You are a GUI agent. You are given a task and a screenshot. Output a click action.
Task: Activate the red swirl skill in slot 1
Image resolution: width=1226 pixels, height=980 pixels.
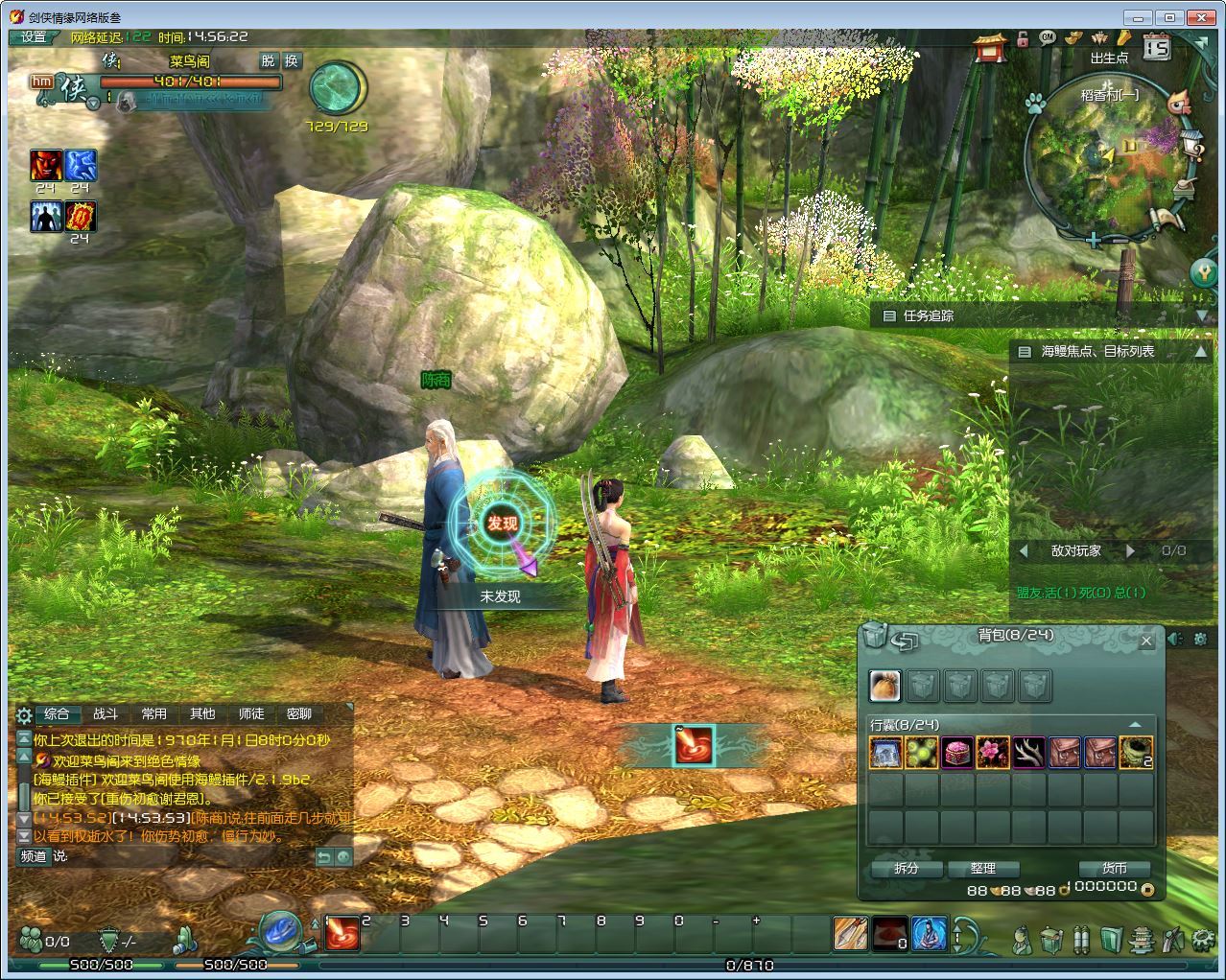(342, 934)
